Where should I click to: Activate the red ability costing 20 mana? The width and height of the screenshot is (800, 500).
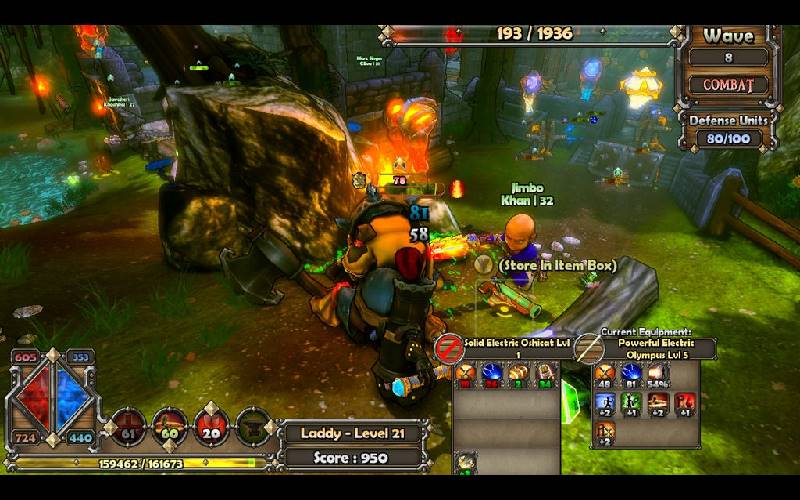(212, 427)
